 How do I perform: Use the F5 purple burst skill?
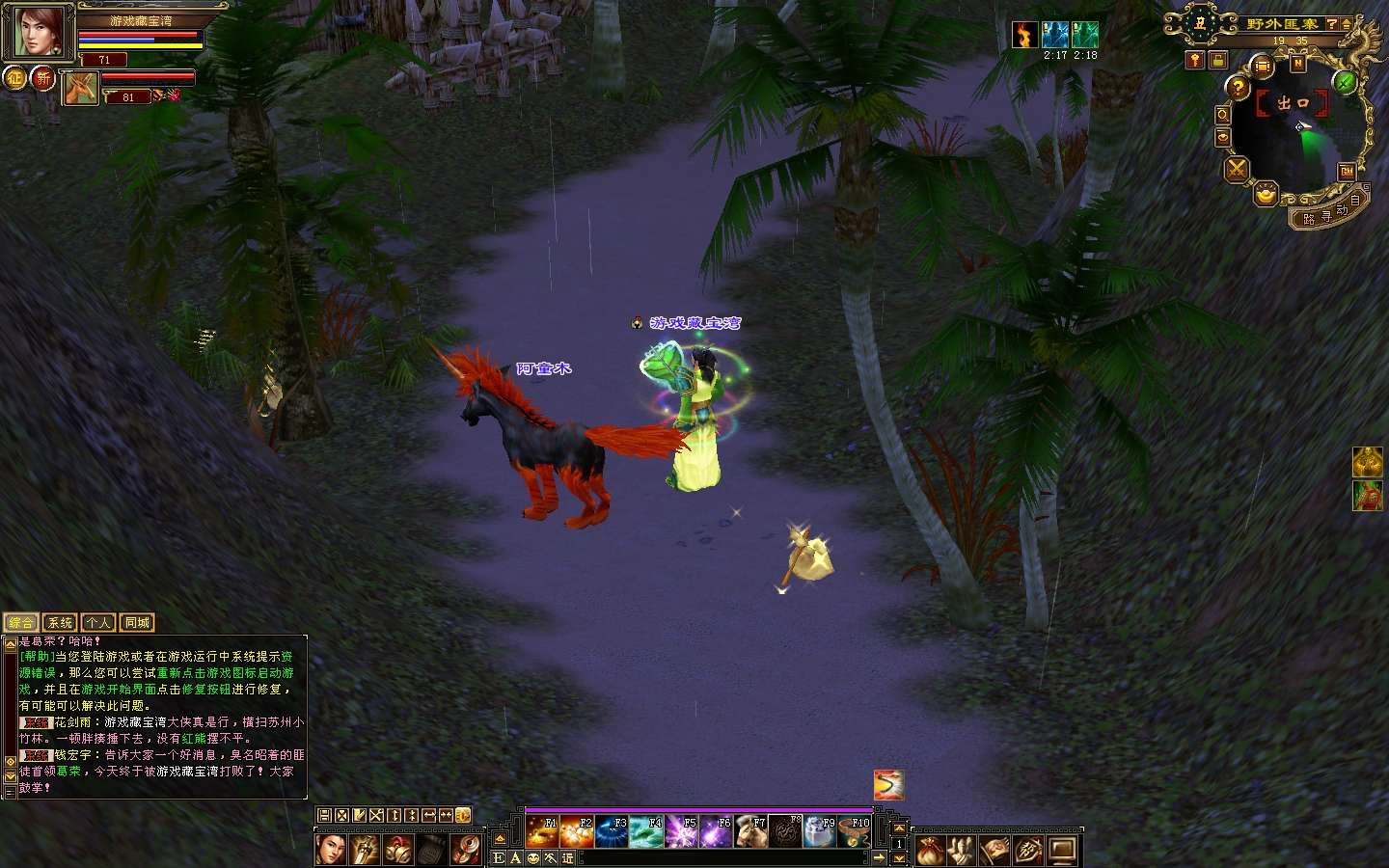[681, 831]
